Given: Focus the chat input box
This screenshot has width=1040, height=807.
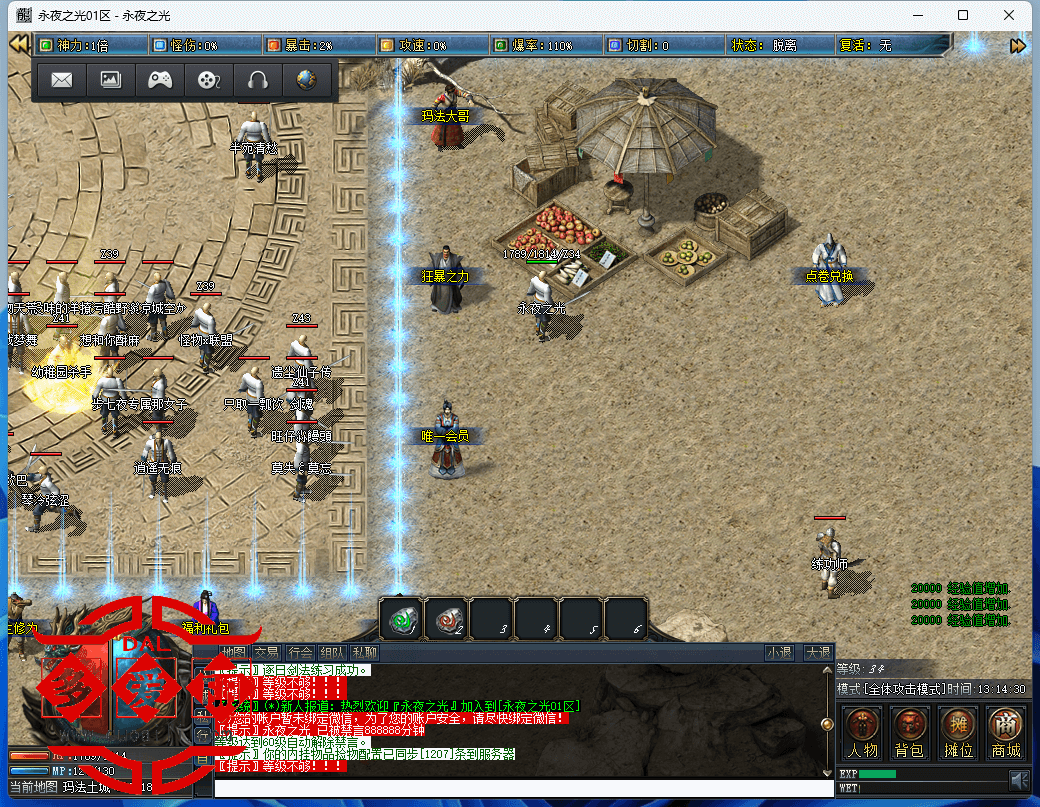Looking at the screenshot, I should point(520,788).
